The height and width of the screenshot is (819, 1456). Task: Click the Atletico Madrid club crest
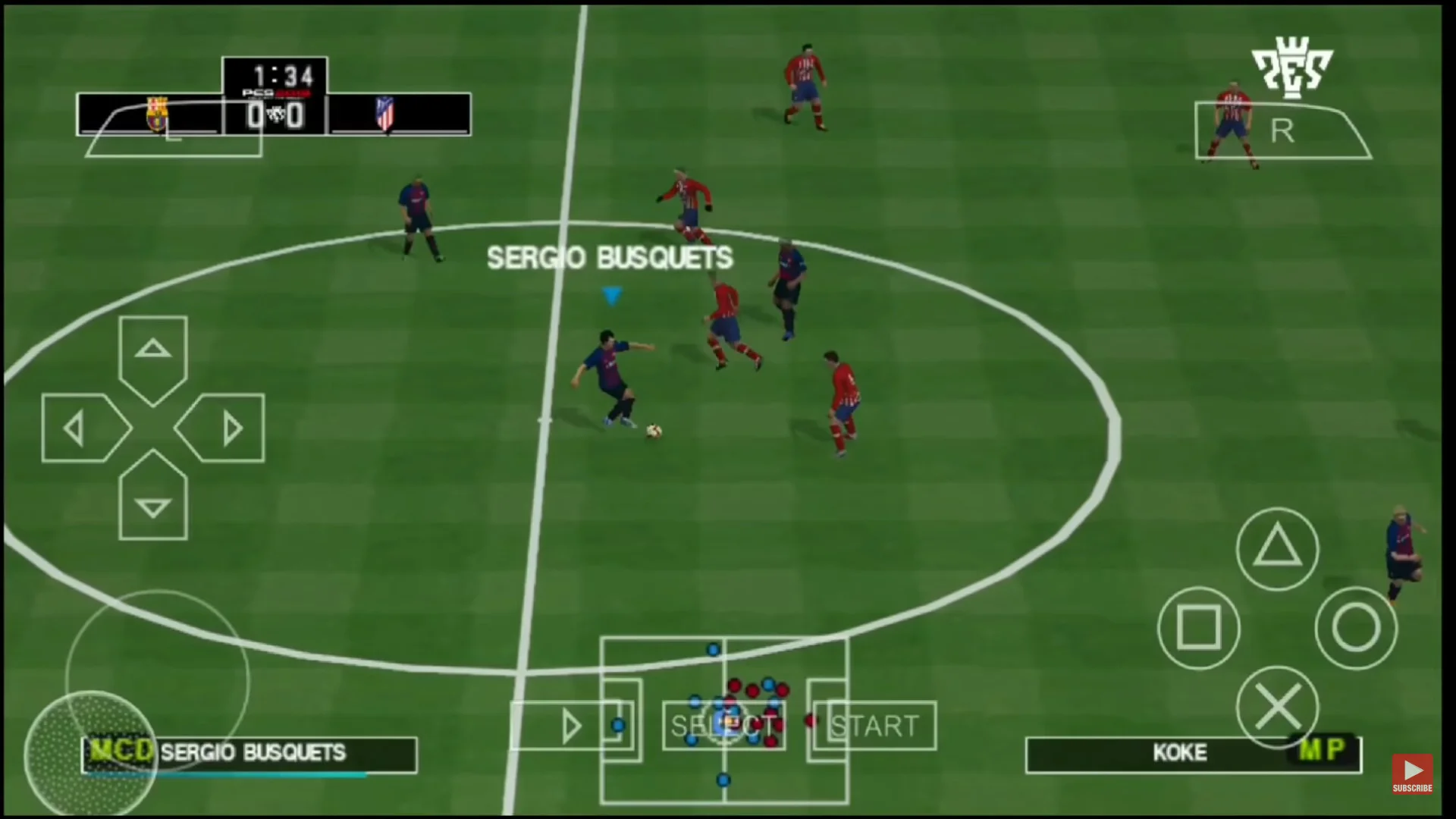[384, 115]
